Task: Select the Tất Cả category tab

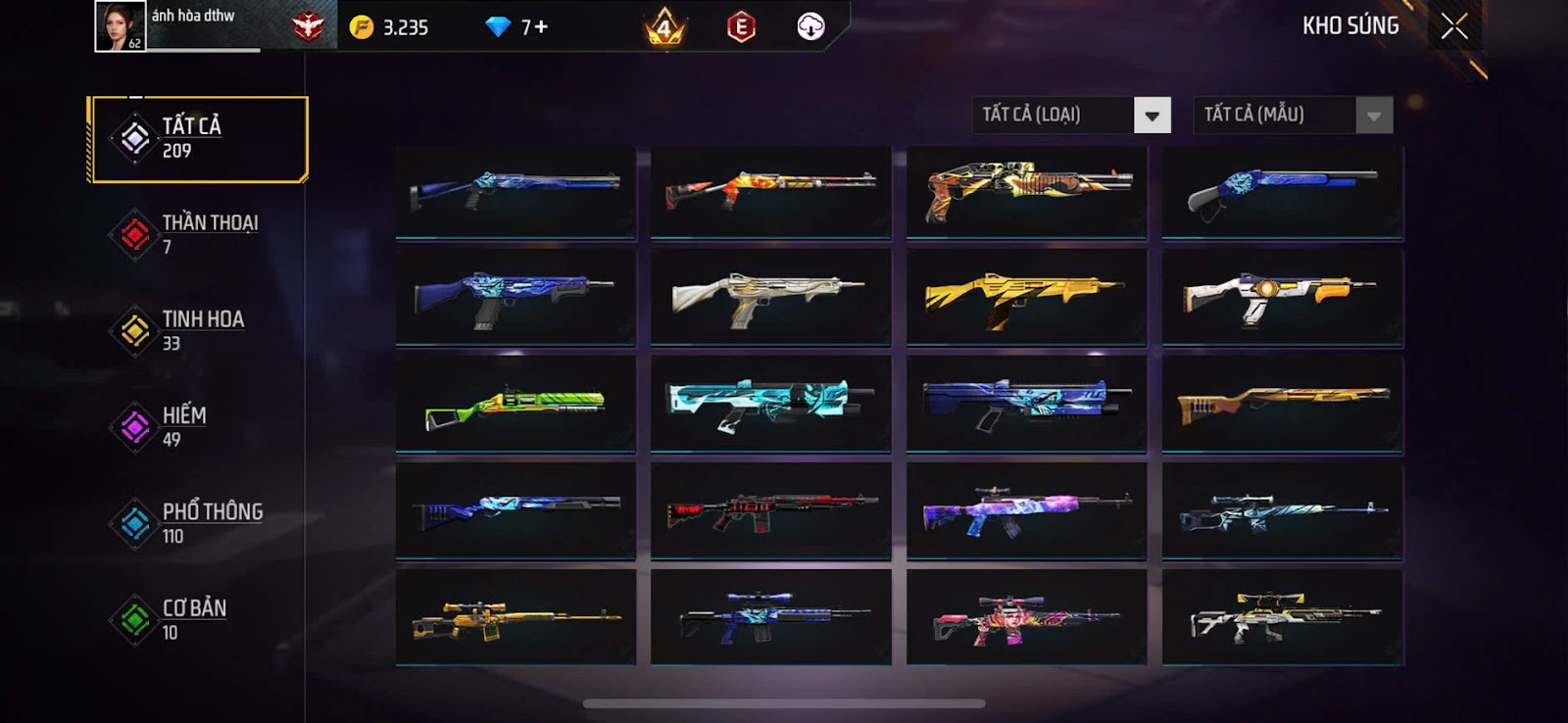Action: pos(198,139)
